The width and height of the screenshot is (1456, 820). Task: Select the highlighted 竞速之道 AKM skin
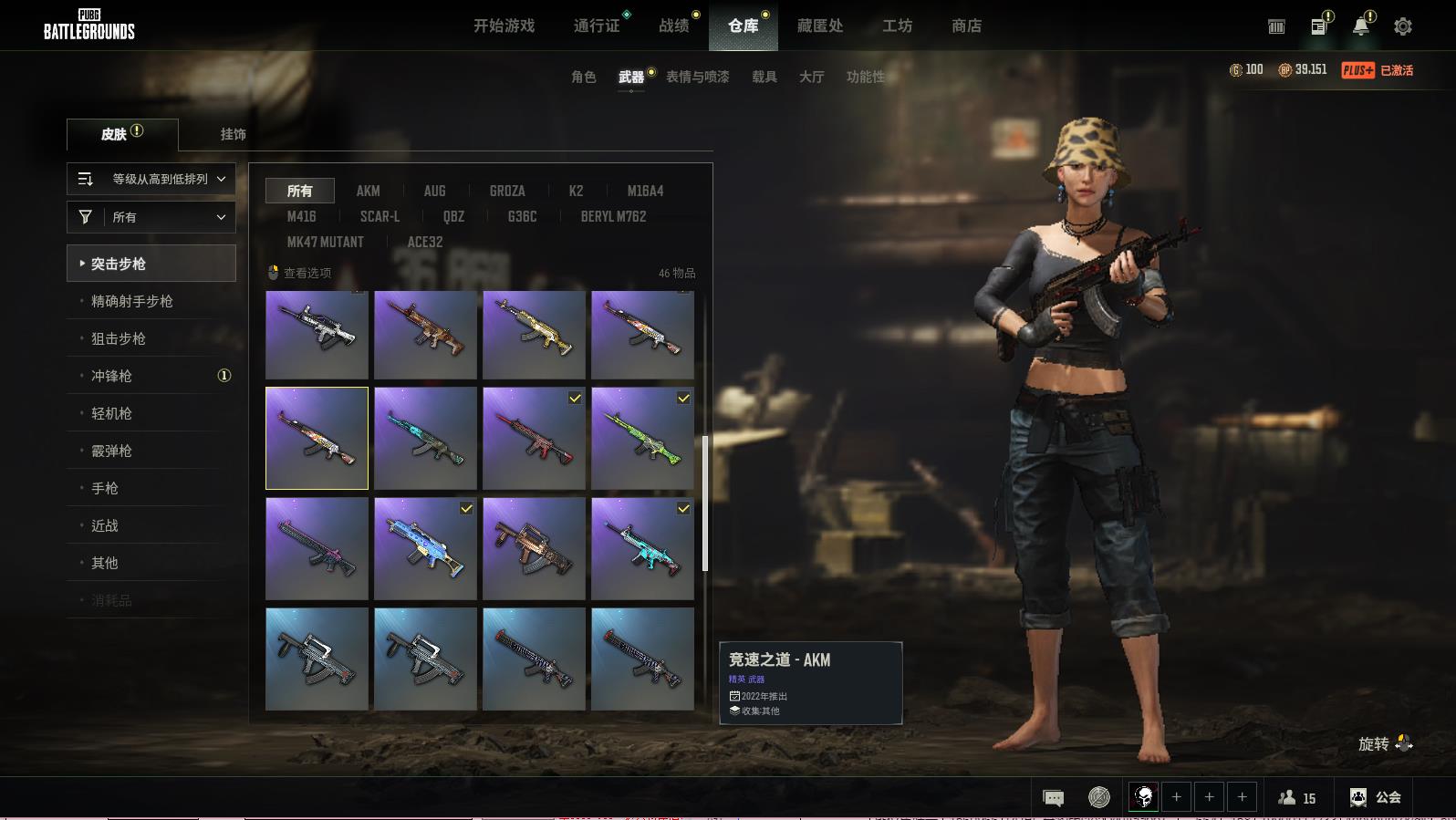click(317, 438)
